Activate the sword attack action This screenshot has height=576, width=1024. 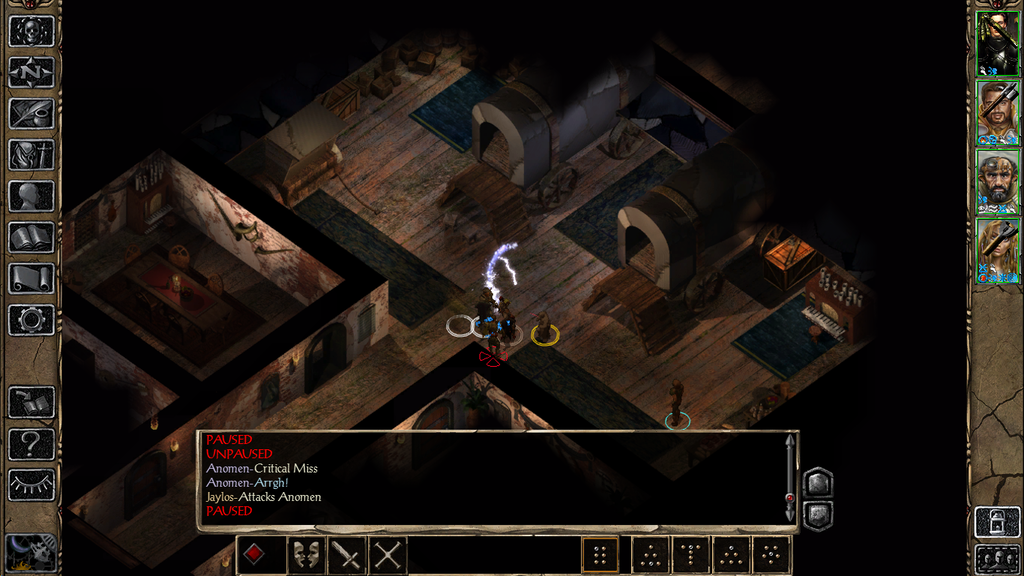coord(346,555)
